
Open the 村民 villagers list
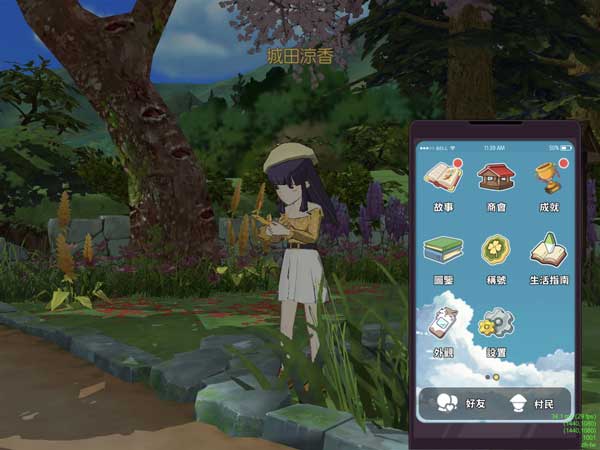point(532,404)
